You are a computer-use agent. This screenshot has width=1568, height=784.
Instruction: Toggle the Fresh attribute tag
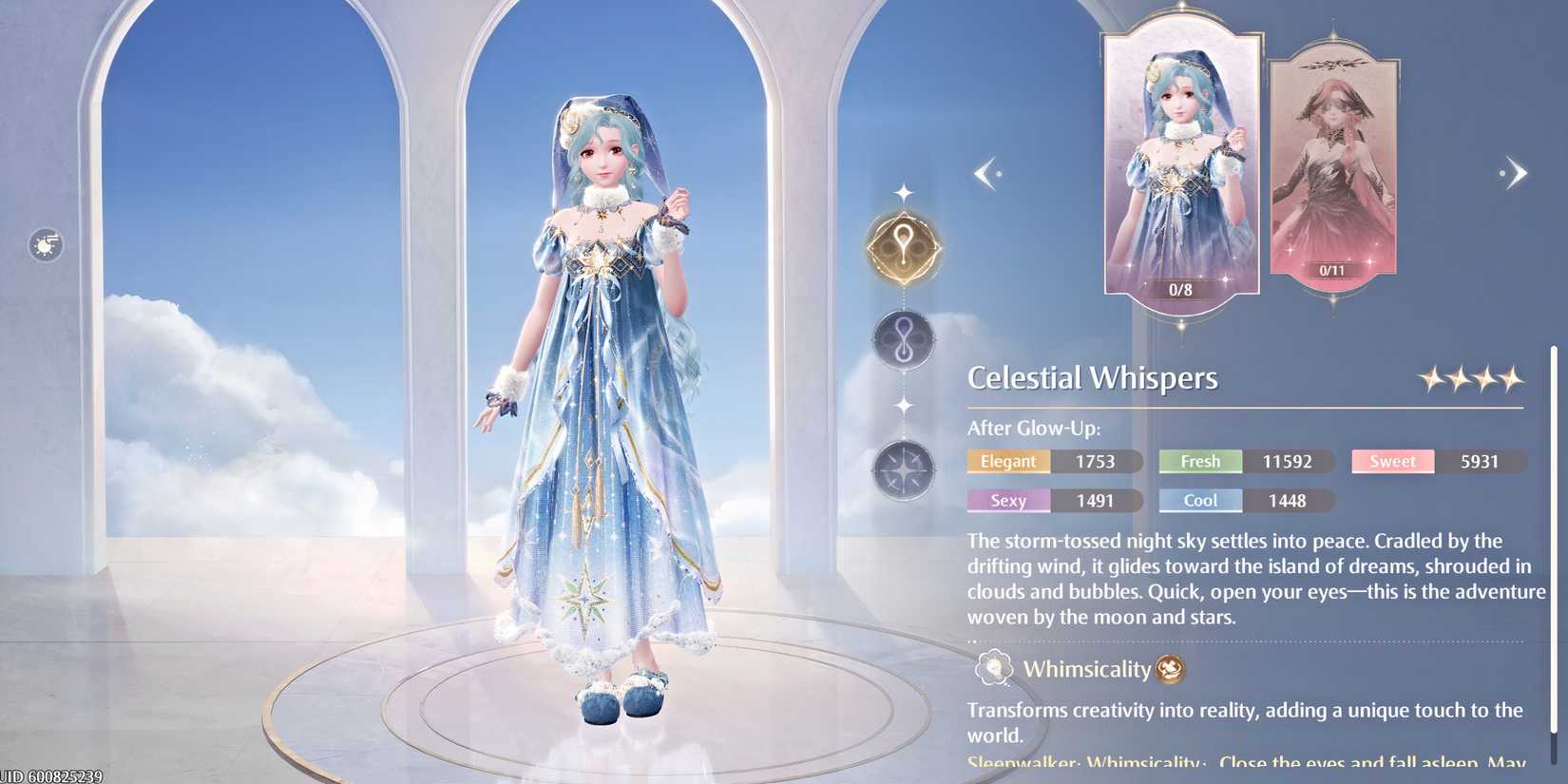(1199, 461)
